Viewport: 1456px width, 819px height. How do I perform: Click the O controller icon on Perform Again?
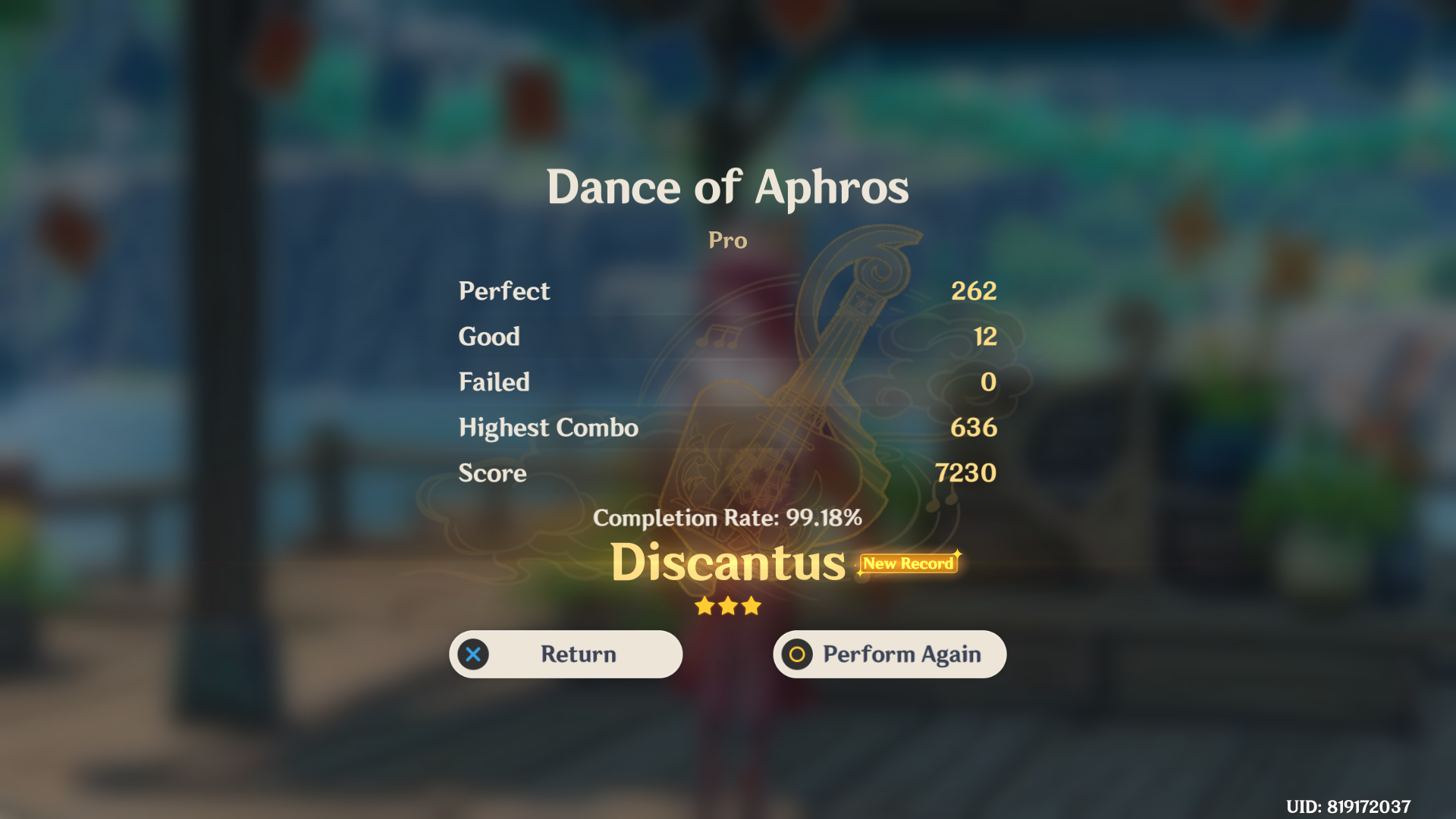pos(796,654)
